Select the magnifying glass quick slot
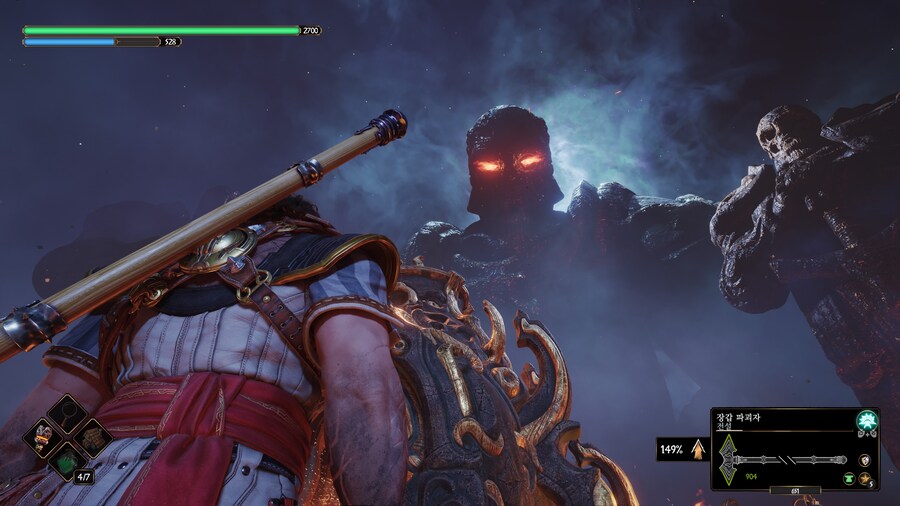 tap(69, 413)
